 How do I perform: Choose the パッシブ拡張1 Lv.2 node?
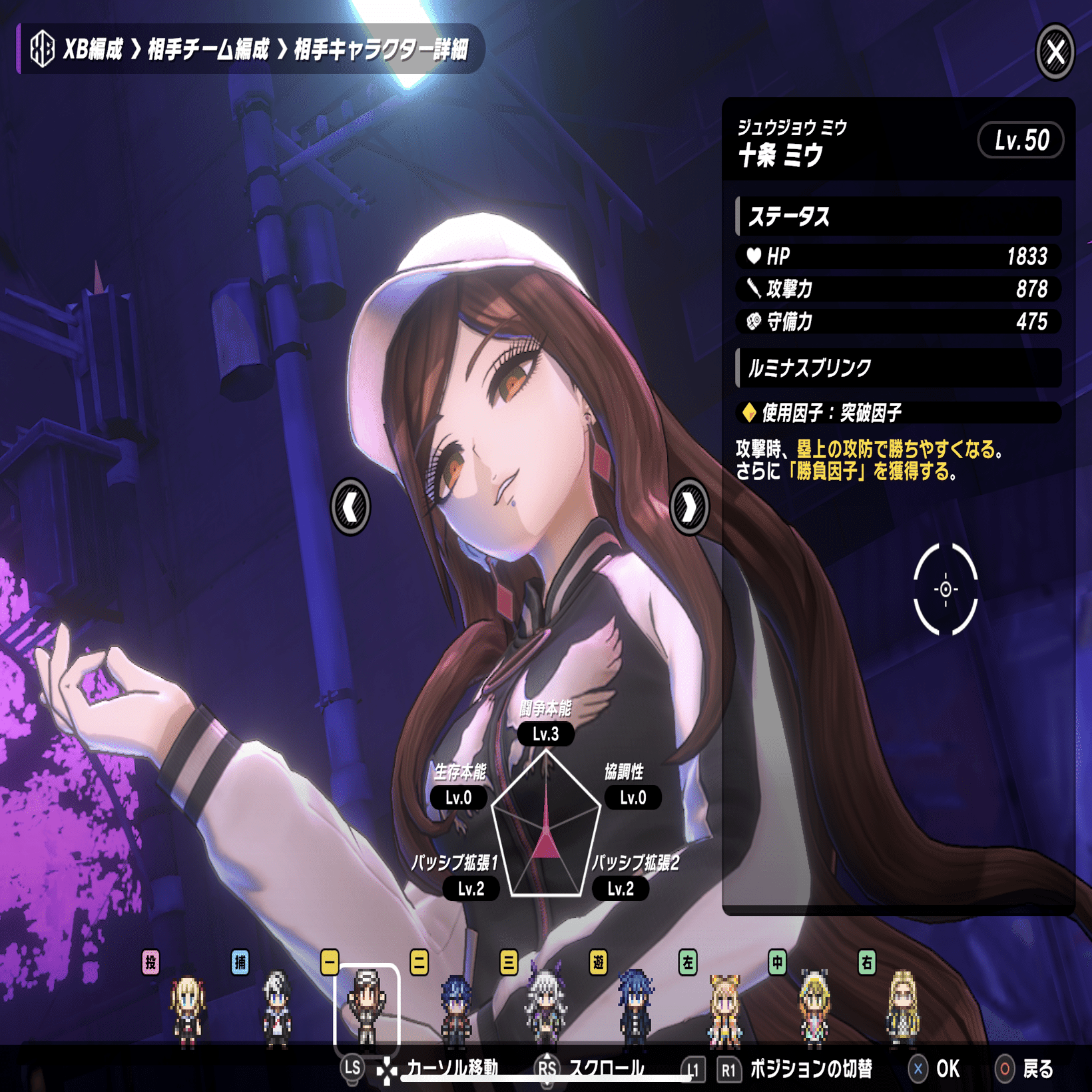coord(471,888)
